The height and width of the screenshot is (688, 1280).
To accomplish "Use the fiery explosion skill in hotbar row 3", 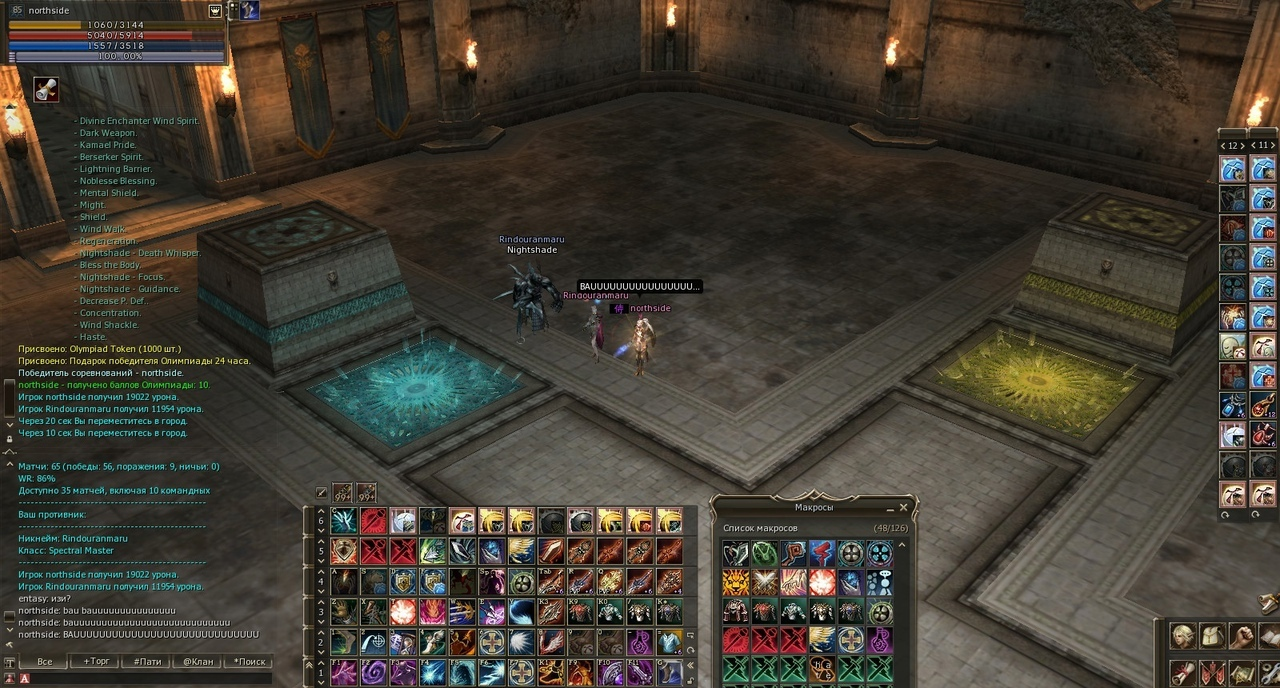I will point(403,611).
